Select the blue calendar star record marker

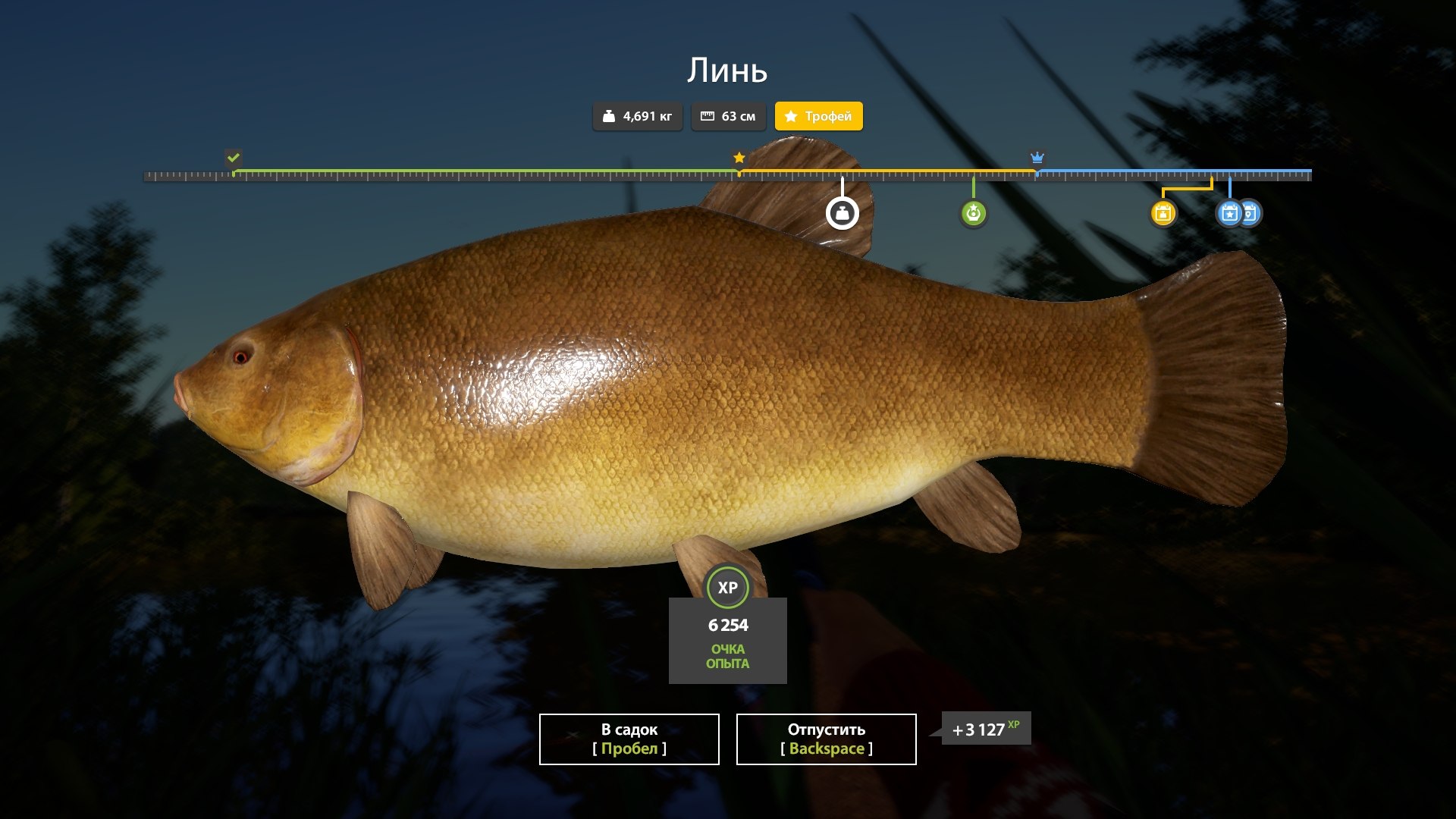coord(1228,213)
